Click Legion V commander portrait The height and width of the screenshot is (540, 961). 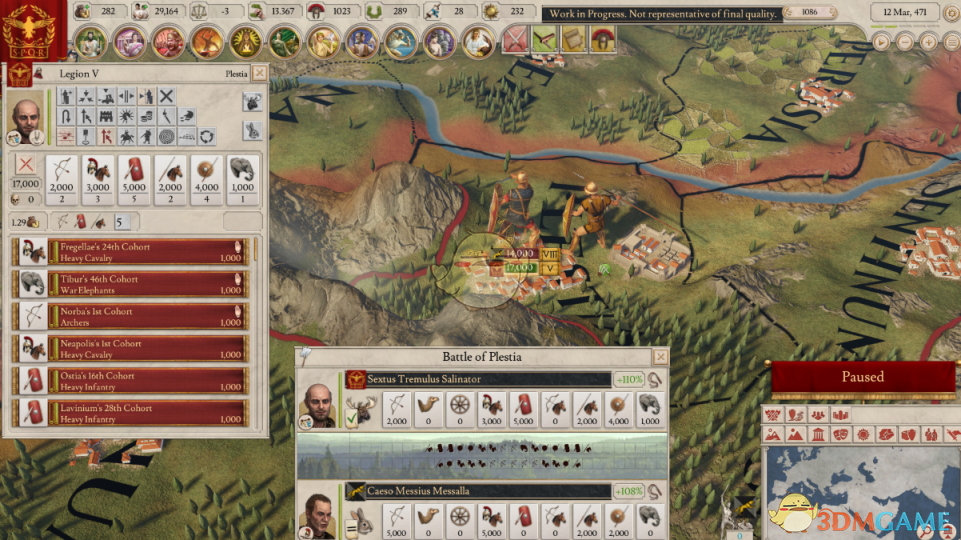(27, 117)
